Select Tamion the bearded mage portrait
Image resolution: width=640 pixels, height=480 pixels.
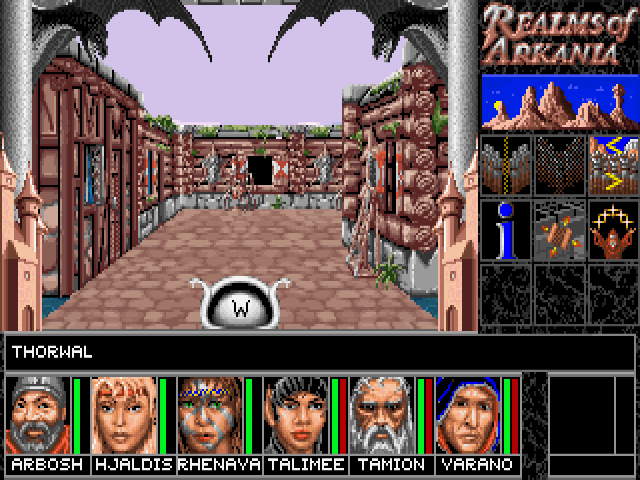pyautogui.click(x=382, y=415)
